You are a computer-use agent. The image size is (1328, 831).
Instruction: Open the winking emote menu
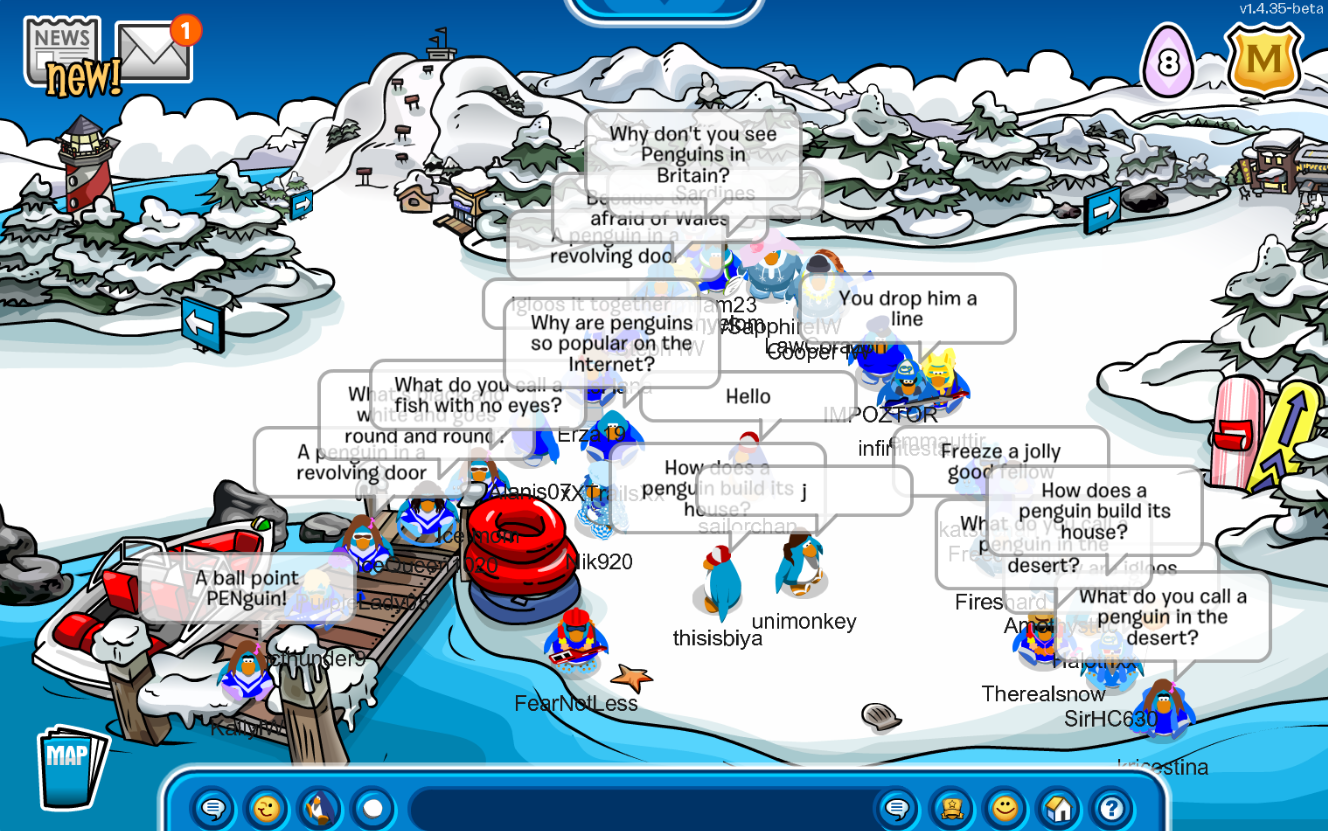(266, 807)
